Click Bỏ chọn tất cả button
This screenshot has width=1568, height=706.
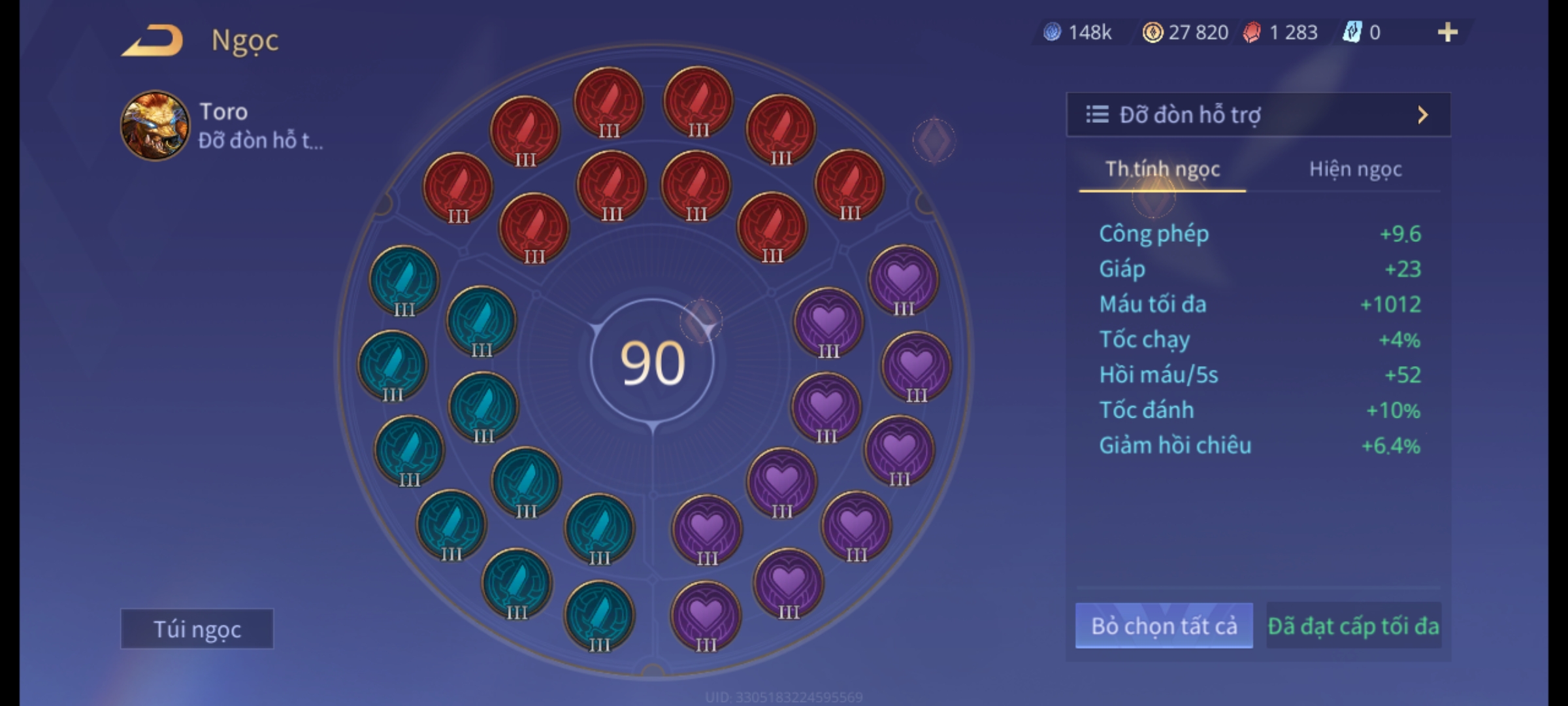1164,626
